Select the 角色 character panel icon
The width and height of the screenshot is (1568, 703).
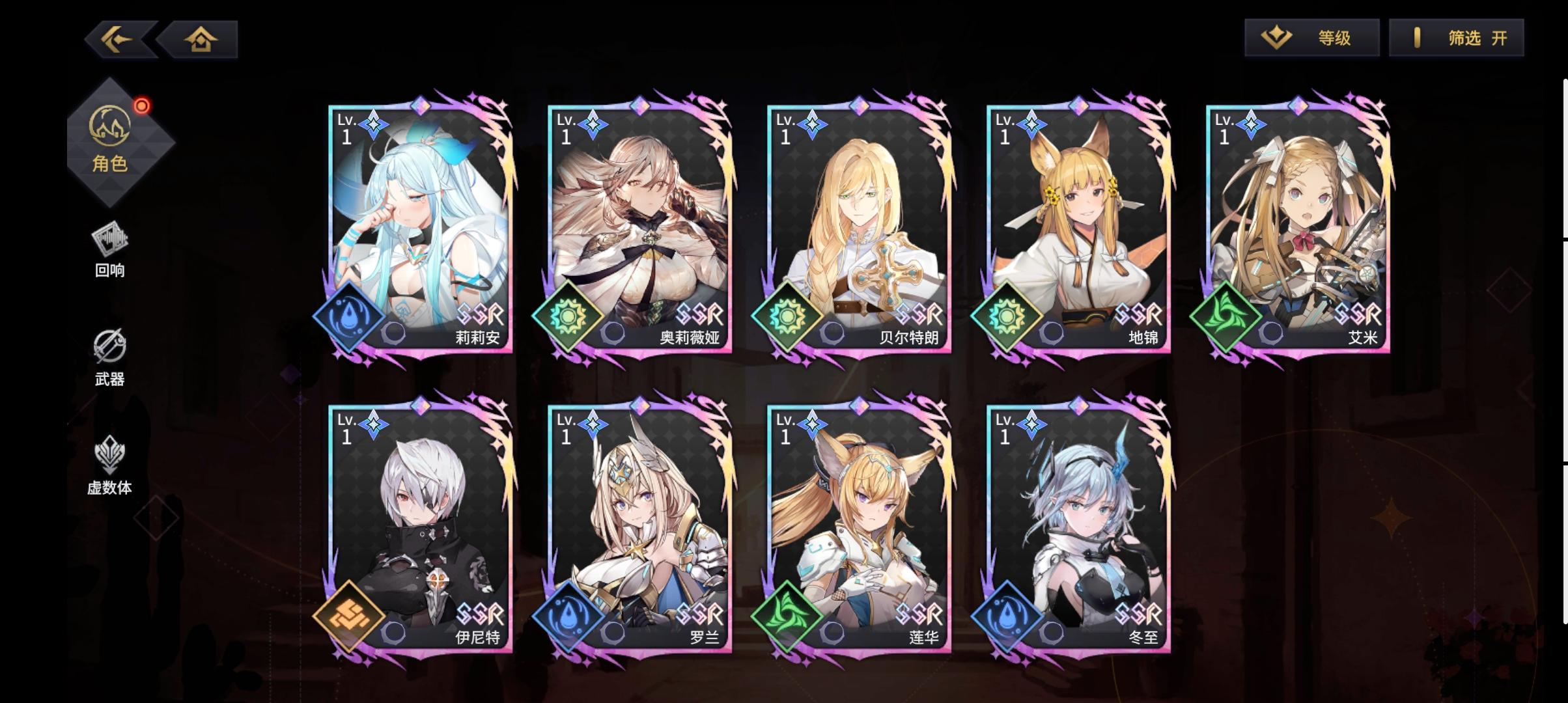tap(111, 125)
